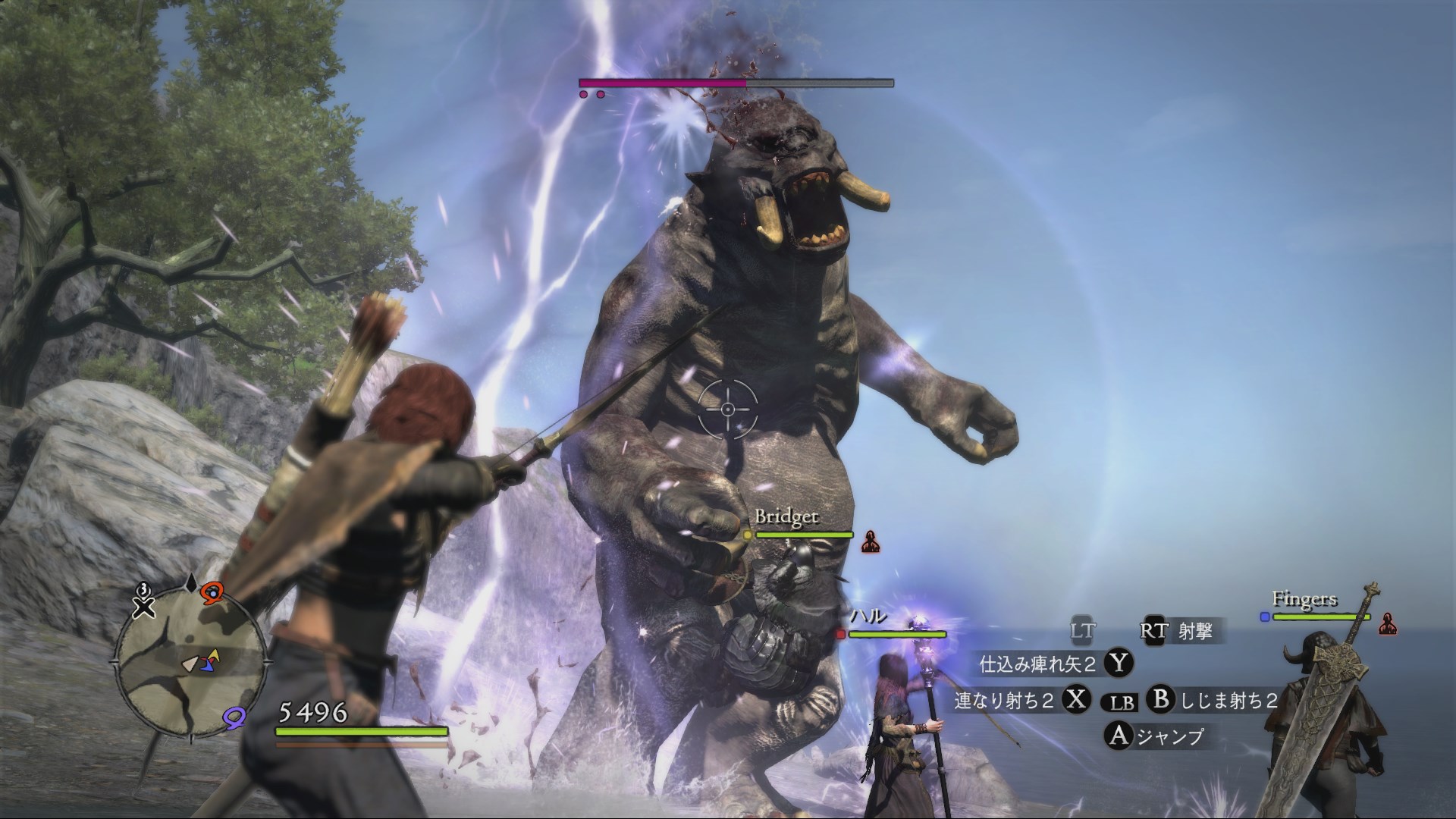Image resolution: width=1456 pixels, height=819 pixels.
Task: Click the red status icon beside Fingers
Action: pos(1388,623)
